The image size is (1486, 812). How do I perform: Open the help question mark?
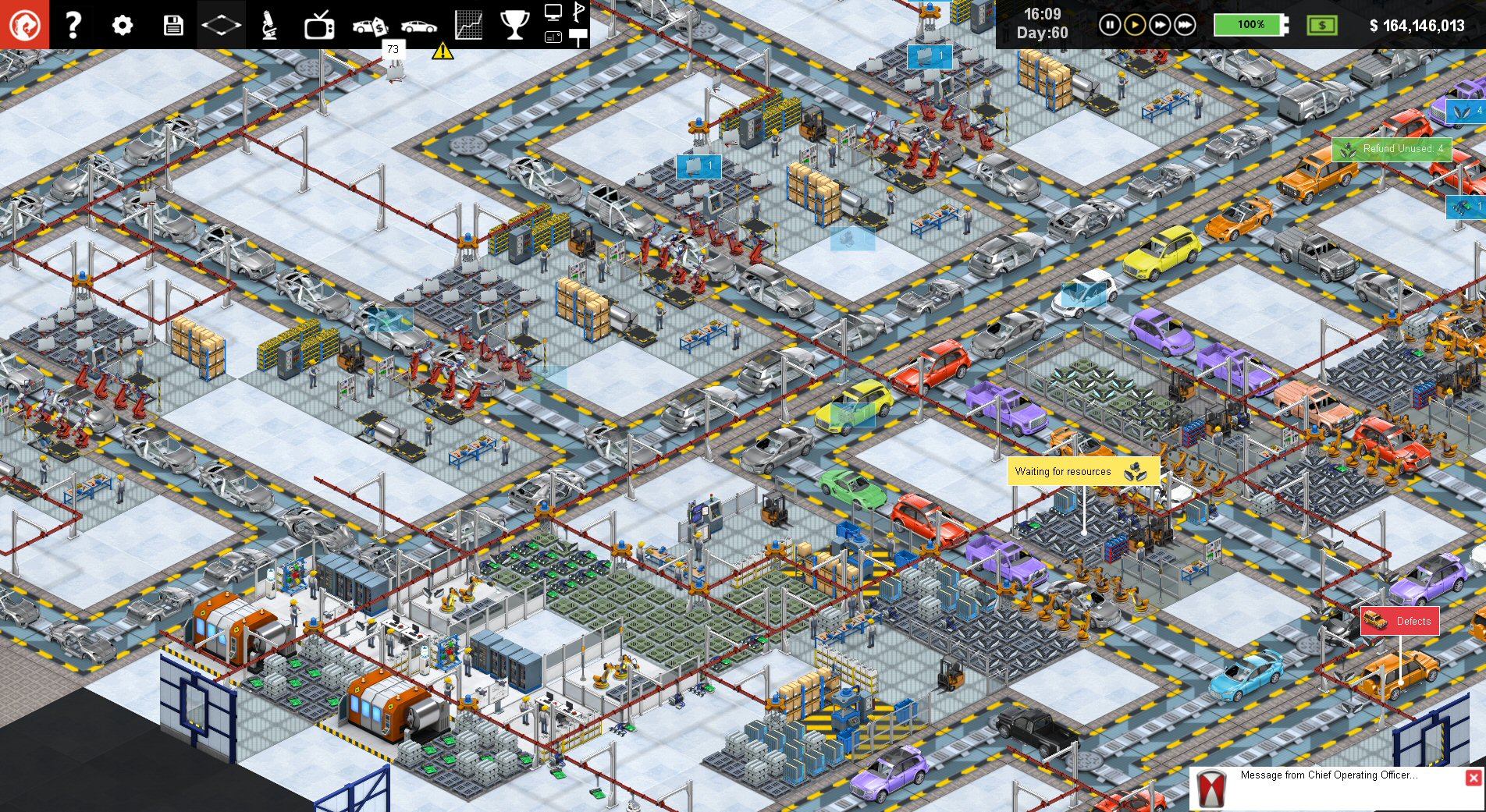pos(73,25)
